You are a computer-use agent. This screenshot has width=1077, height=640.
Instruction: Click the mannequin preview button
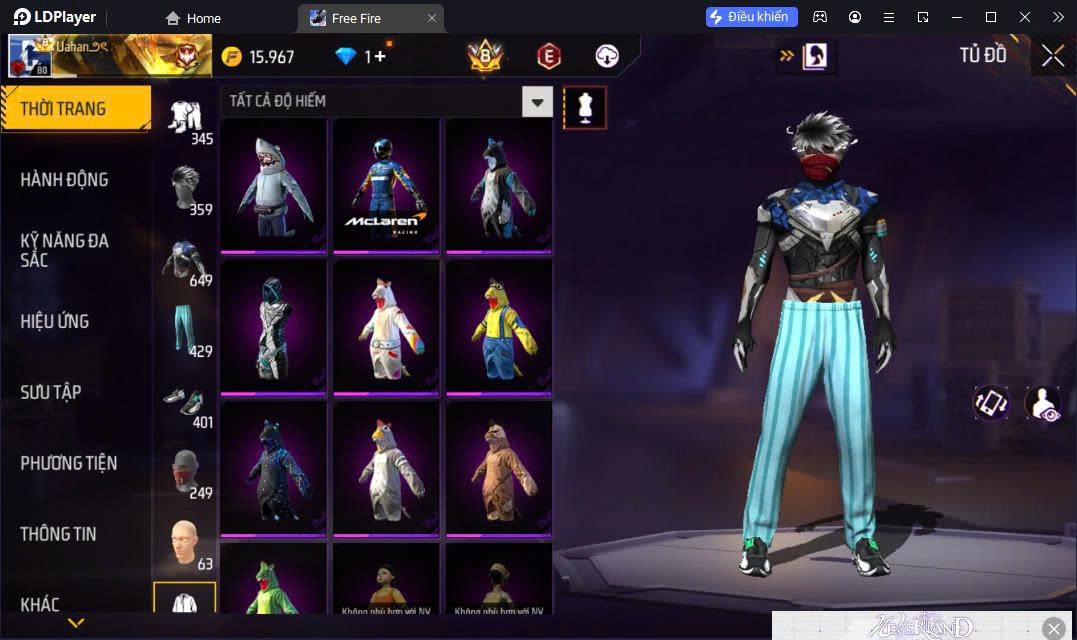tap(585, 107)
